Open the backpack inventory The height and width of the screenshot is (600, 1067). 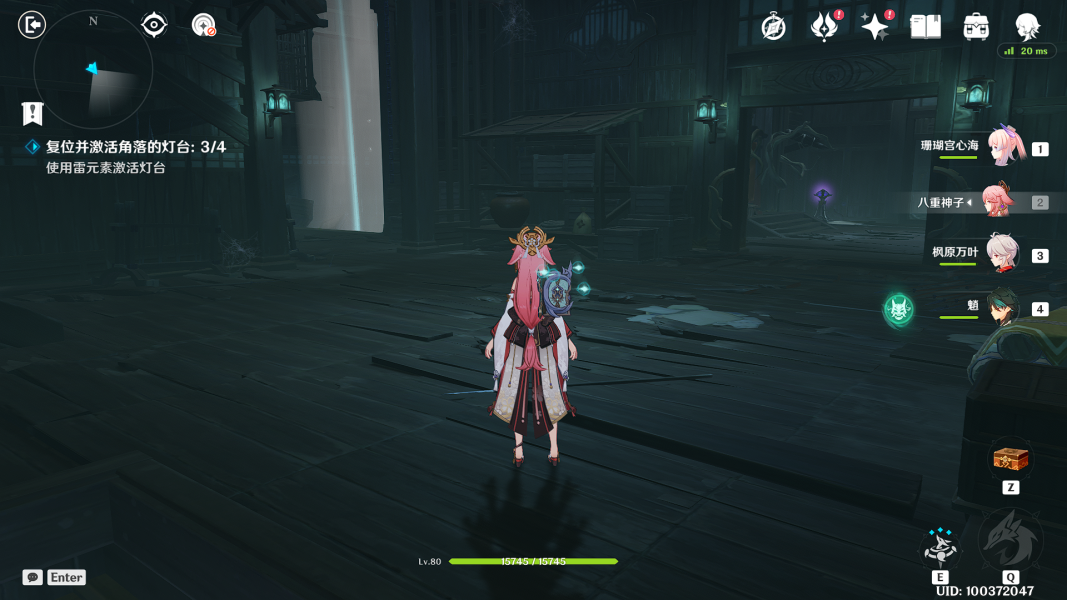(x=976, y=27)
